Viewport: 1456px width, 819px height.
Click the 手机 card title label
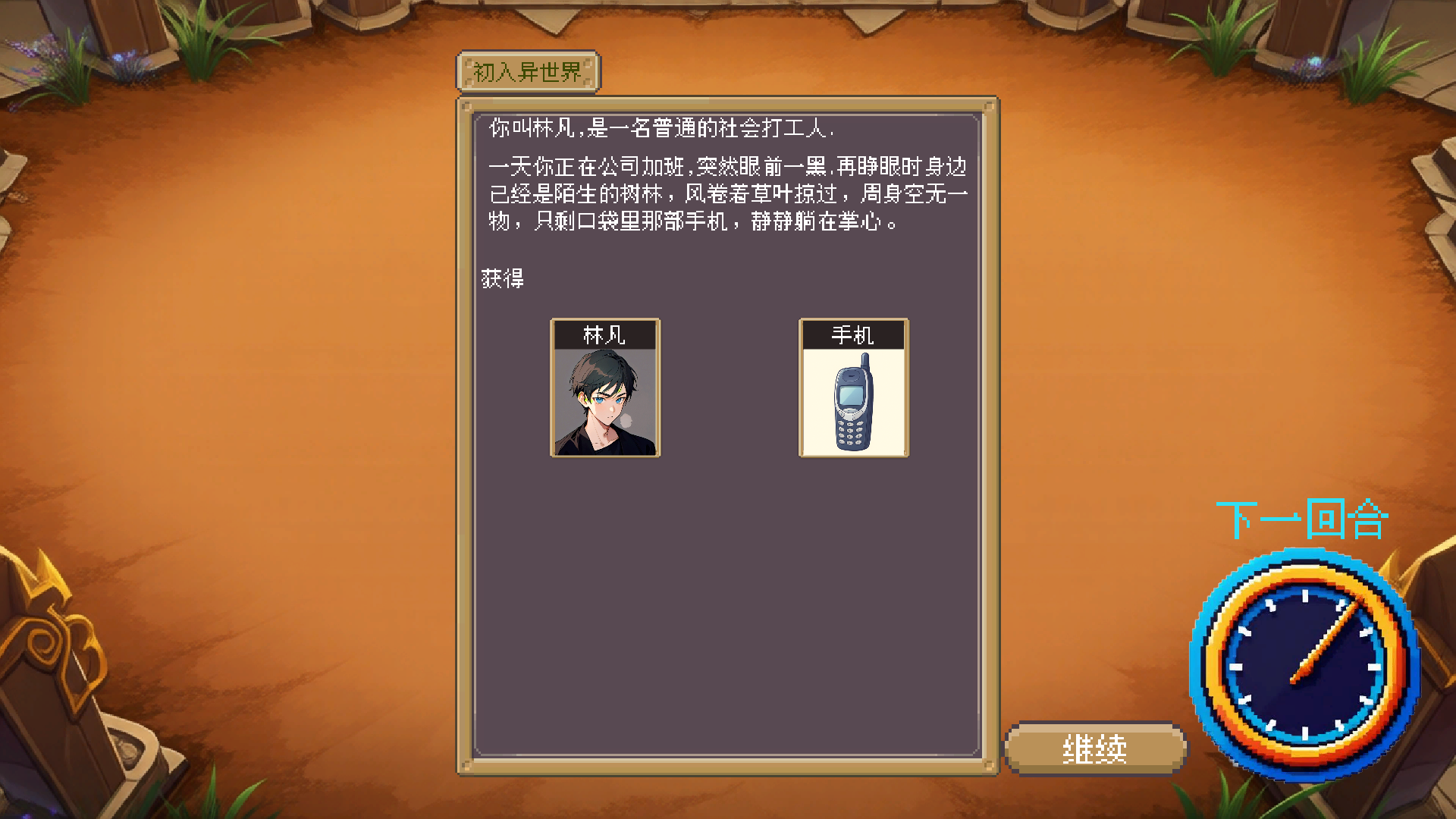[852, 333]
